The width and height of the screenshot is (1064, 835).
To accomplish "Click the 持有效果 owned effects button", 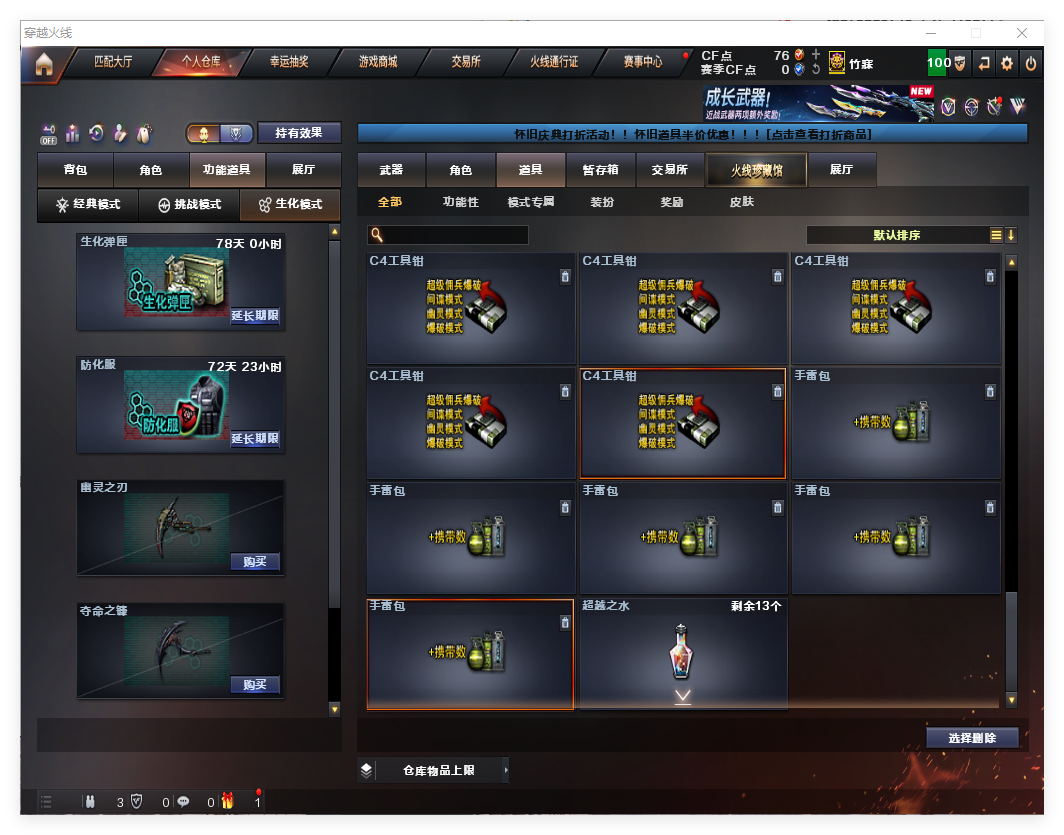I will [299, 133].
